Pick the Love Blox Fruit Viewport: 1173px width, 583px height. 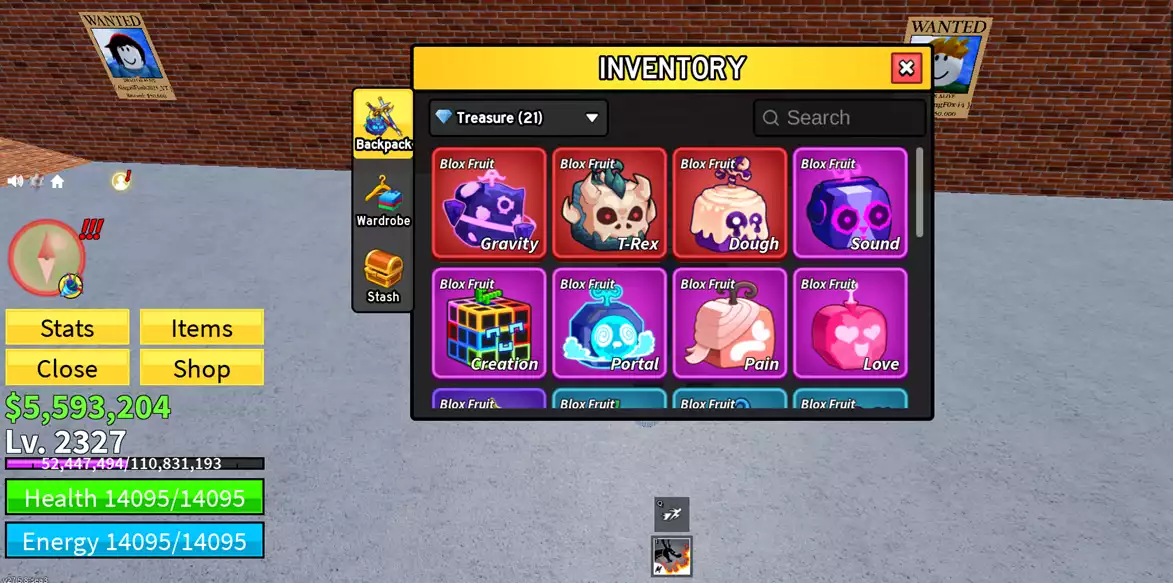point(849,323)
